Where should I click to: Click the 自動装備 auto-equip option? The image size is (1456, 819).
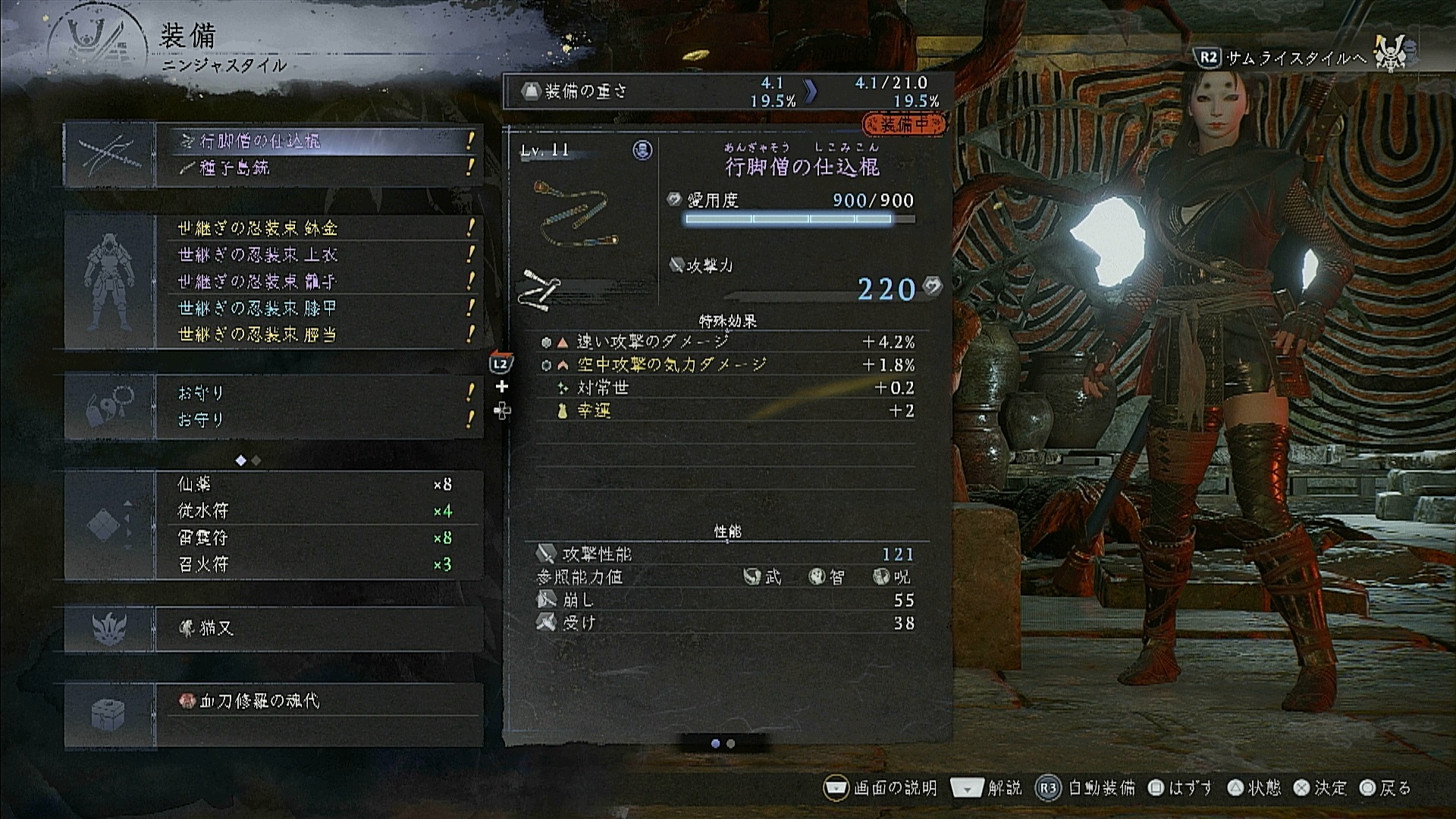click(1086, 788)
